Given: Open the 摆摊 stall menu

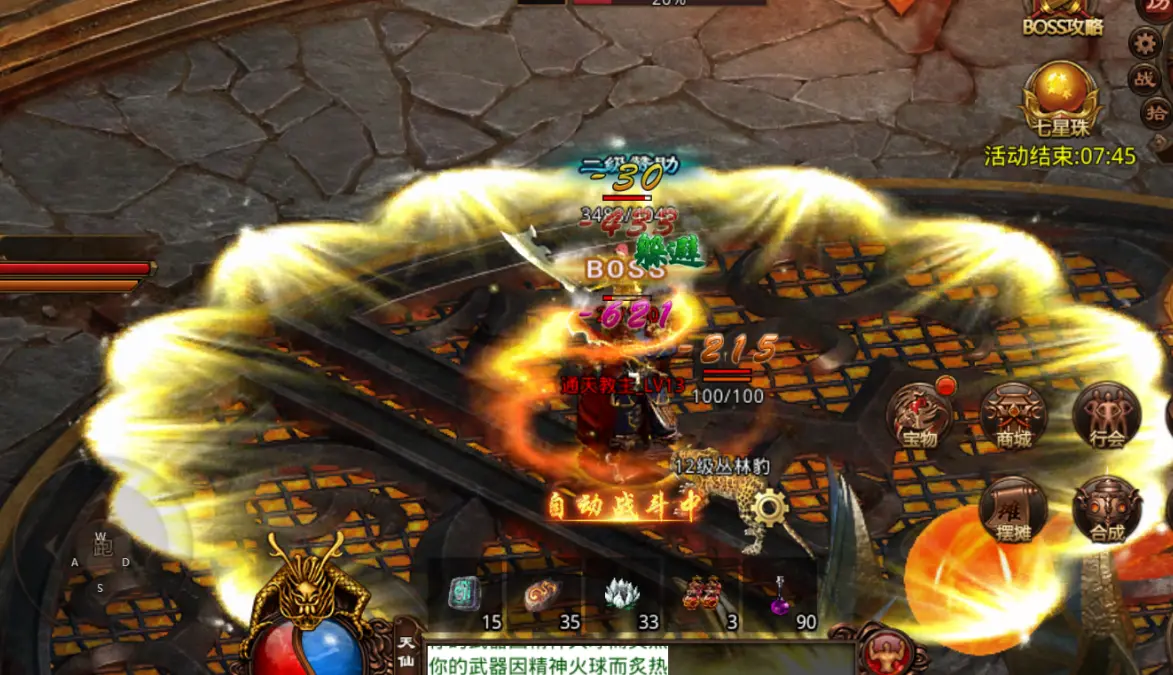Looking at the screenshot, I should [1013, 508].
